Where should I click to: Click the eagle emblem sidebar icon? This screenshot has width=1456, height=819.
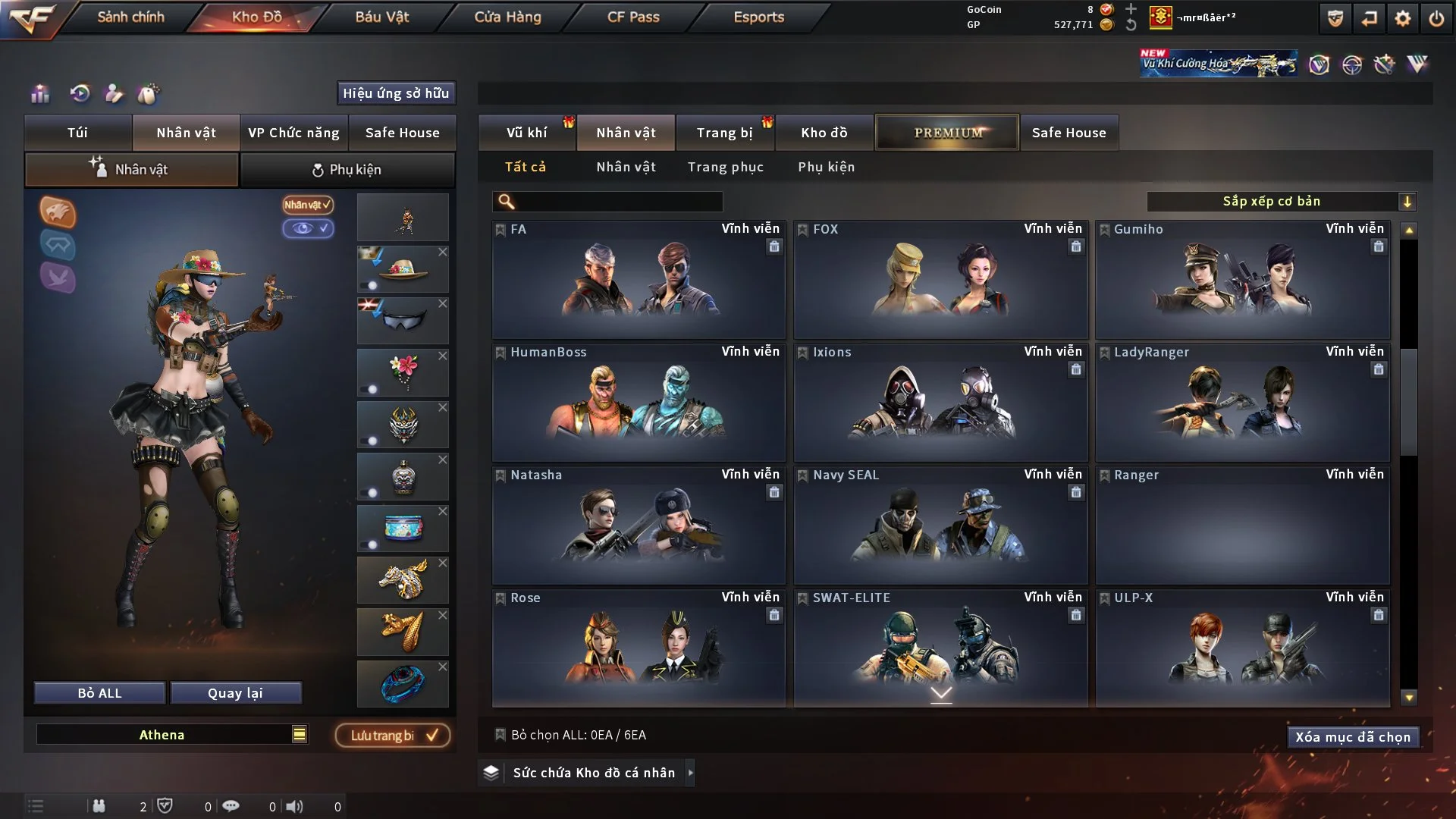coord(58,213)
